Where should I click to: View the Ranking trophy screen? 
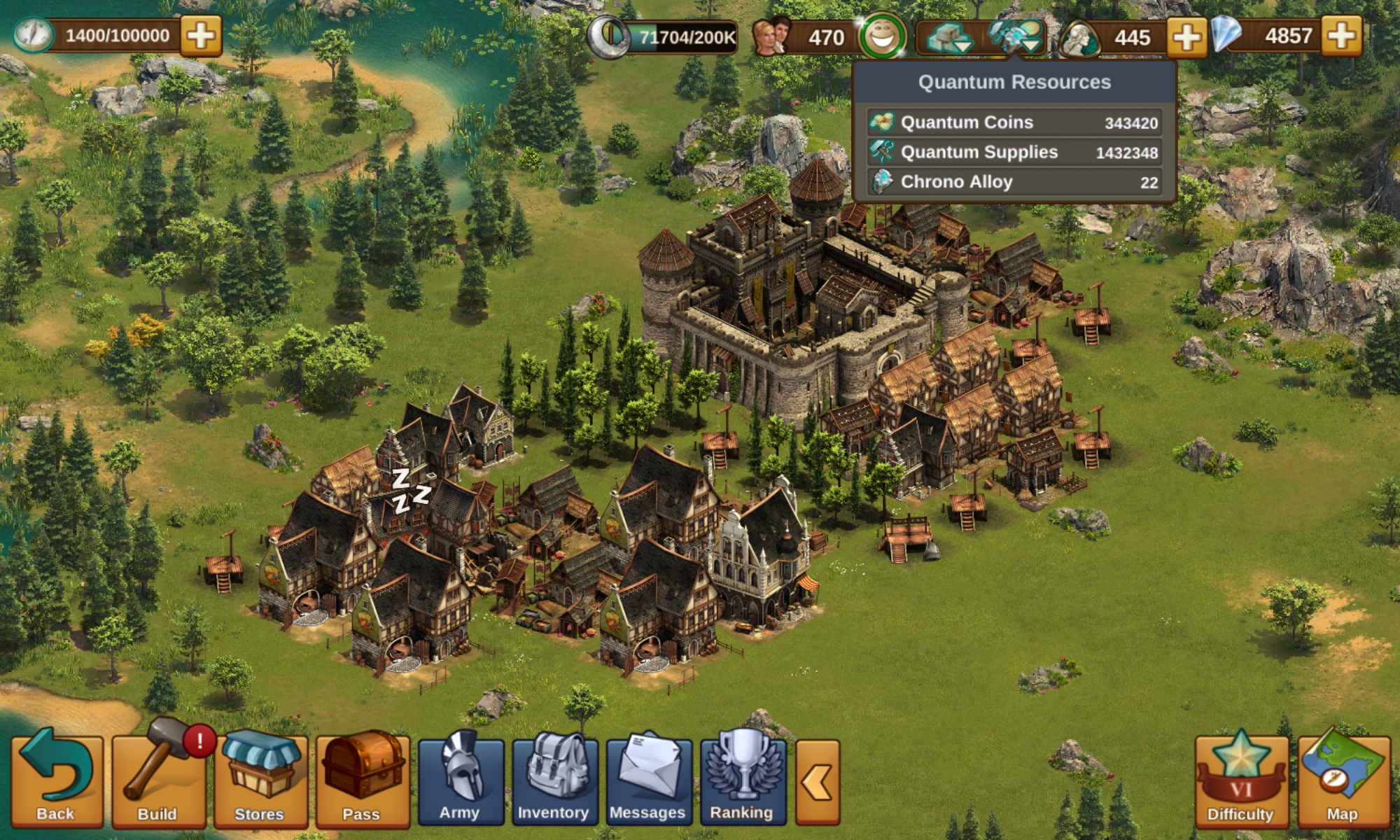[x=742, y=780]
